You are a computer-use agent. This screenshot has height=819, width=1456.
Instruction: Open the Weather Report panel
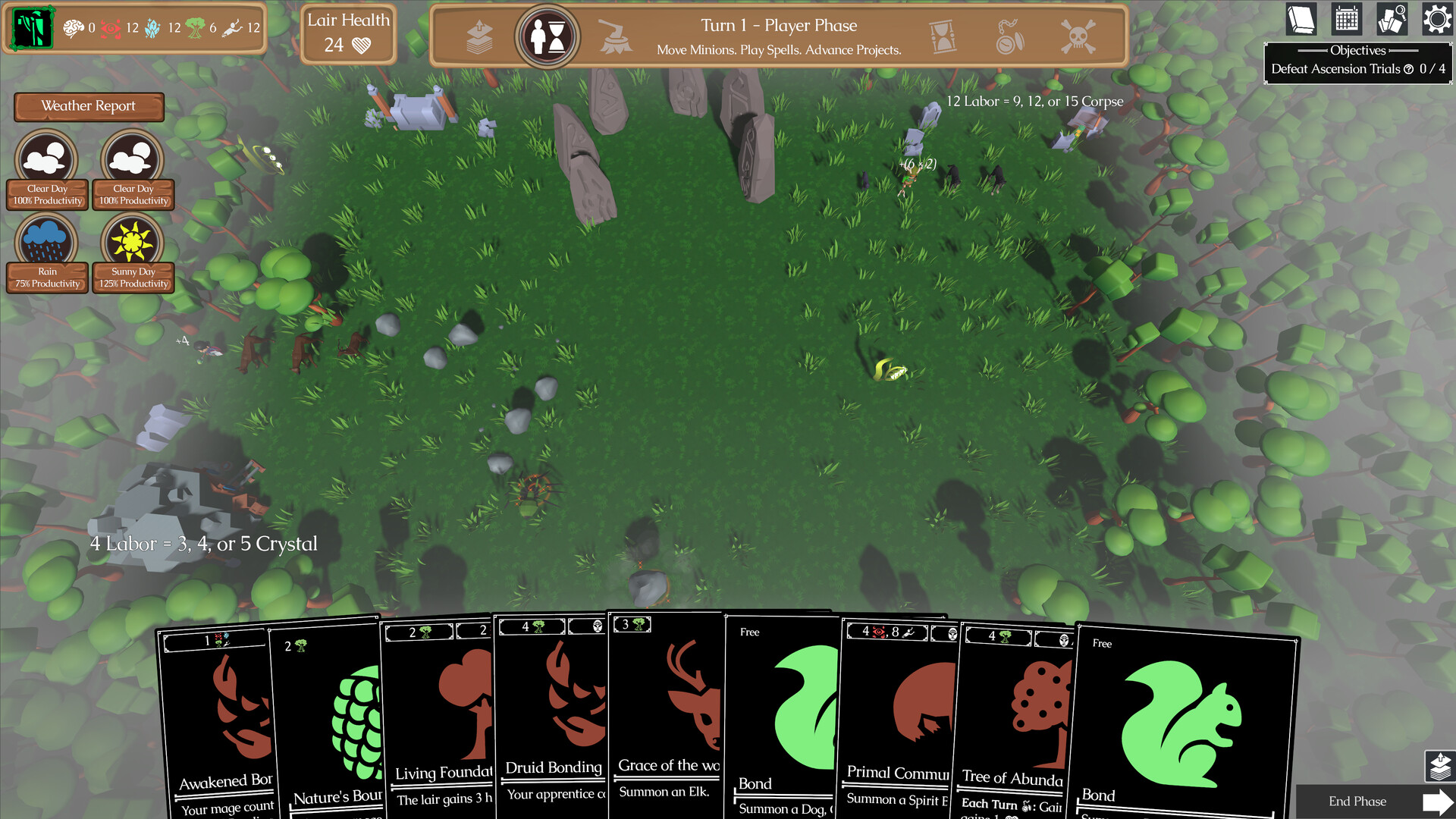point(89,106)
